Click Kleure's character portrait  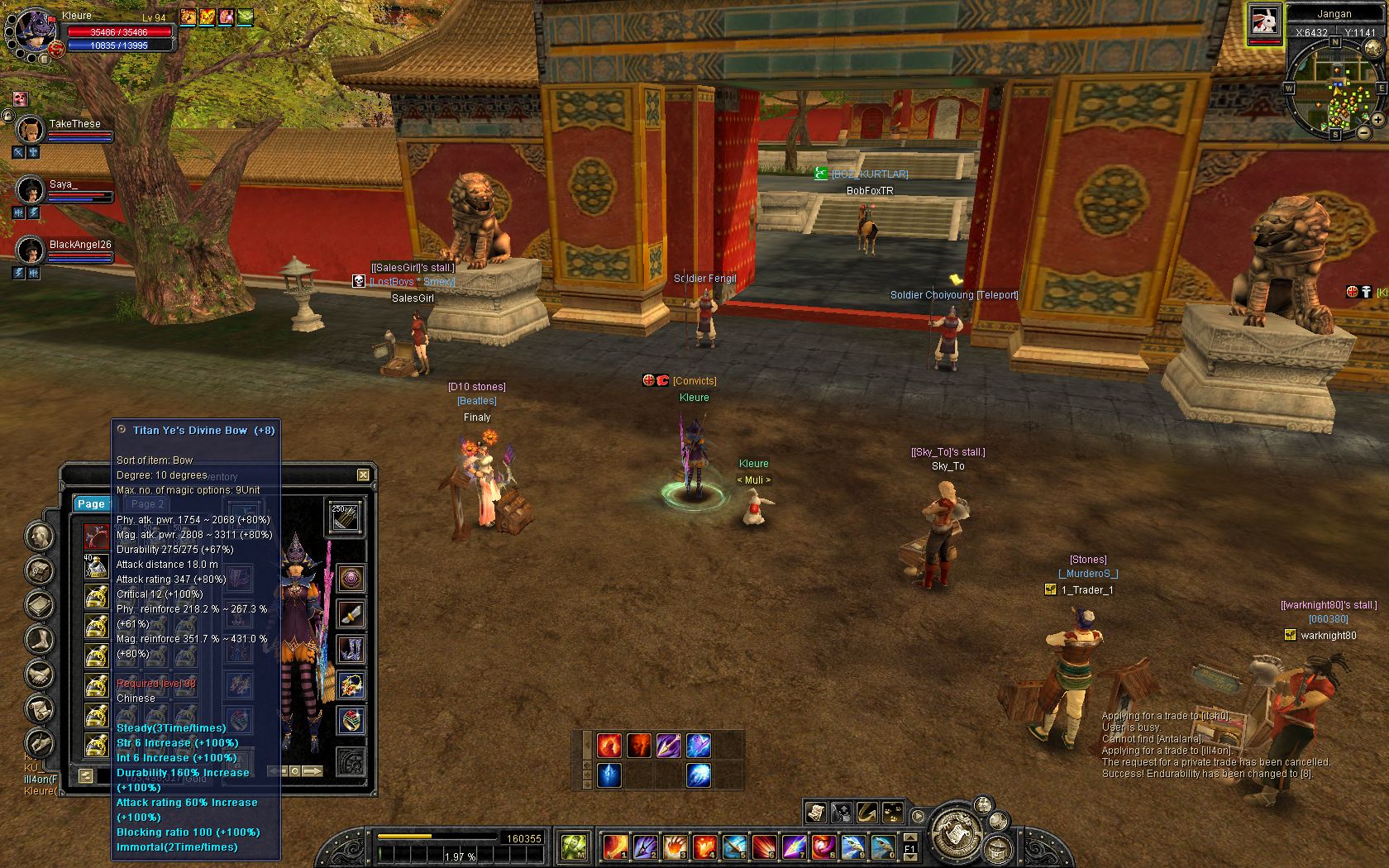click(x=33, y=33)
